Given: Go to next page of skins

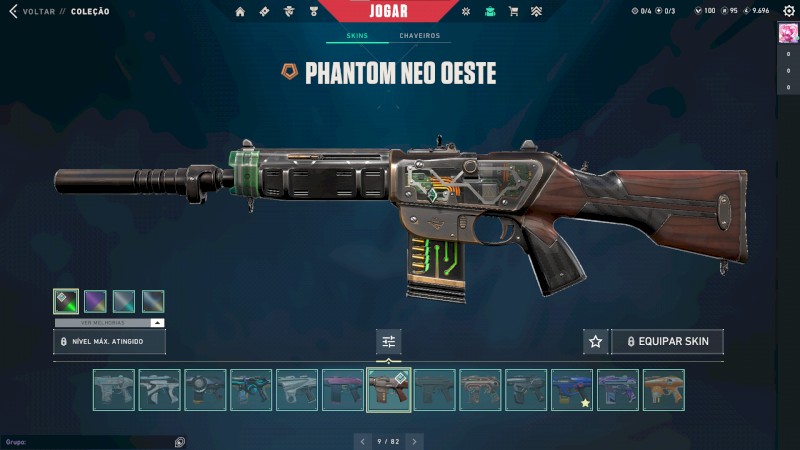Looking at the screenshot, I should 414,441.
